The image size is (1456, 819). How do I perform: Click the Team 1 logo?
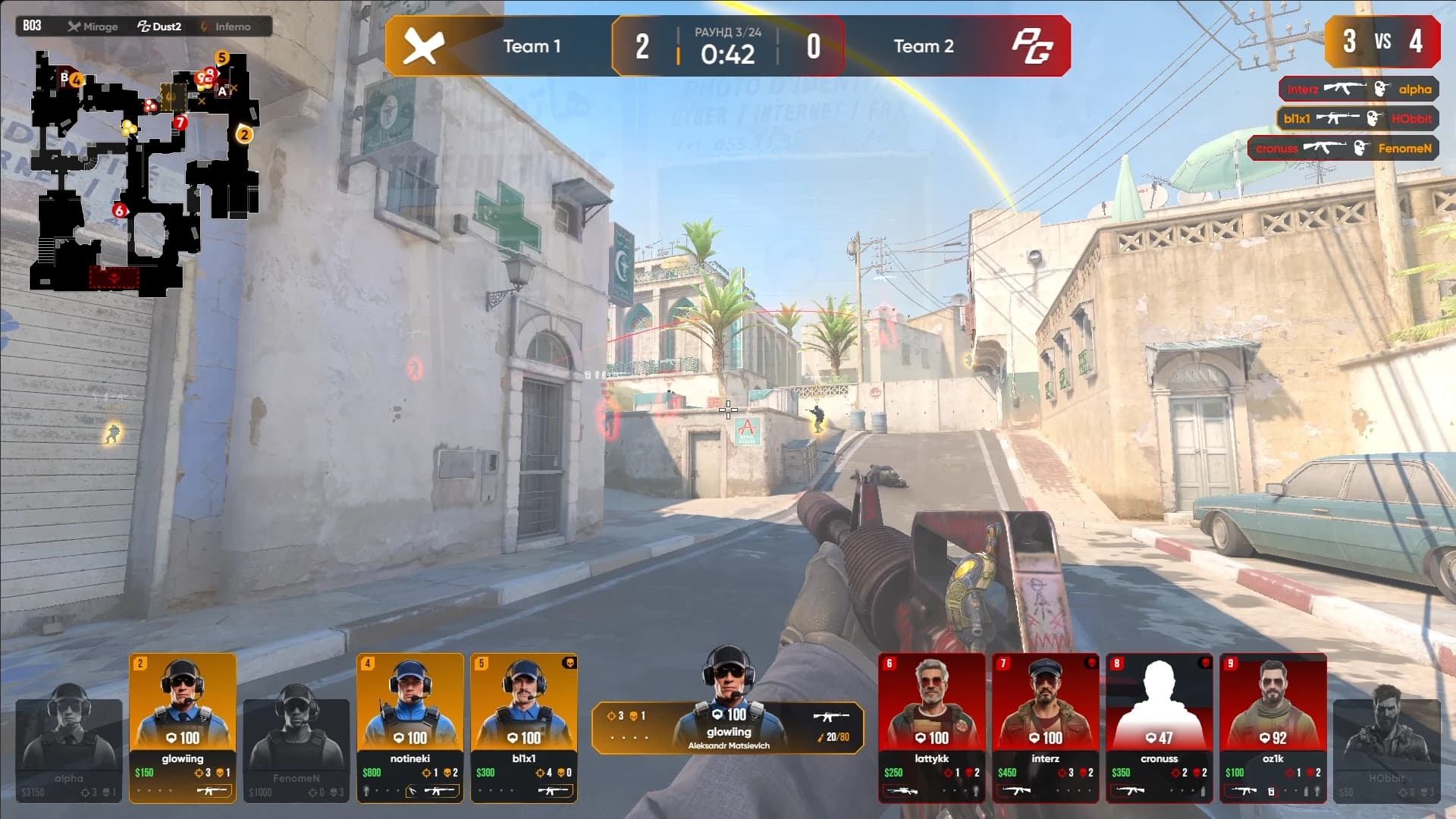423,46
